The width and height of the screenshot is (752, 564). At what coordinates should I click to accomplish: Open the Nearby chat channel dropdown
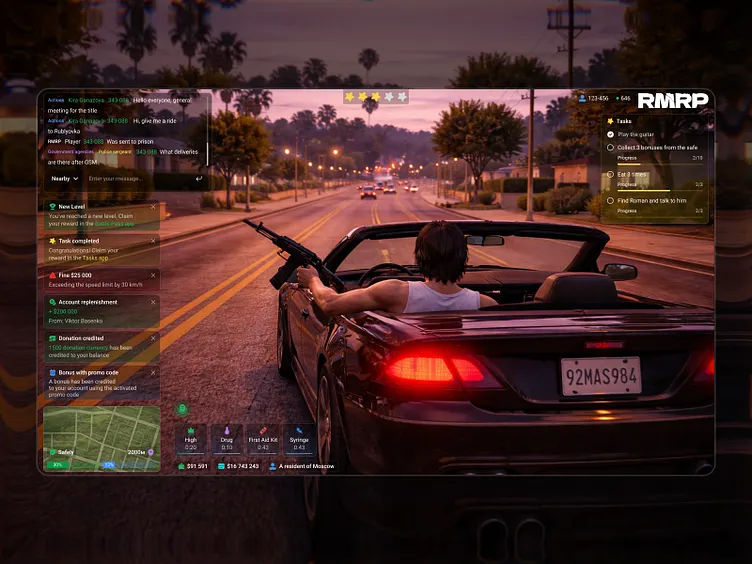coord(65,179)
